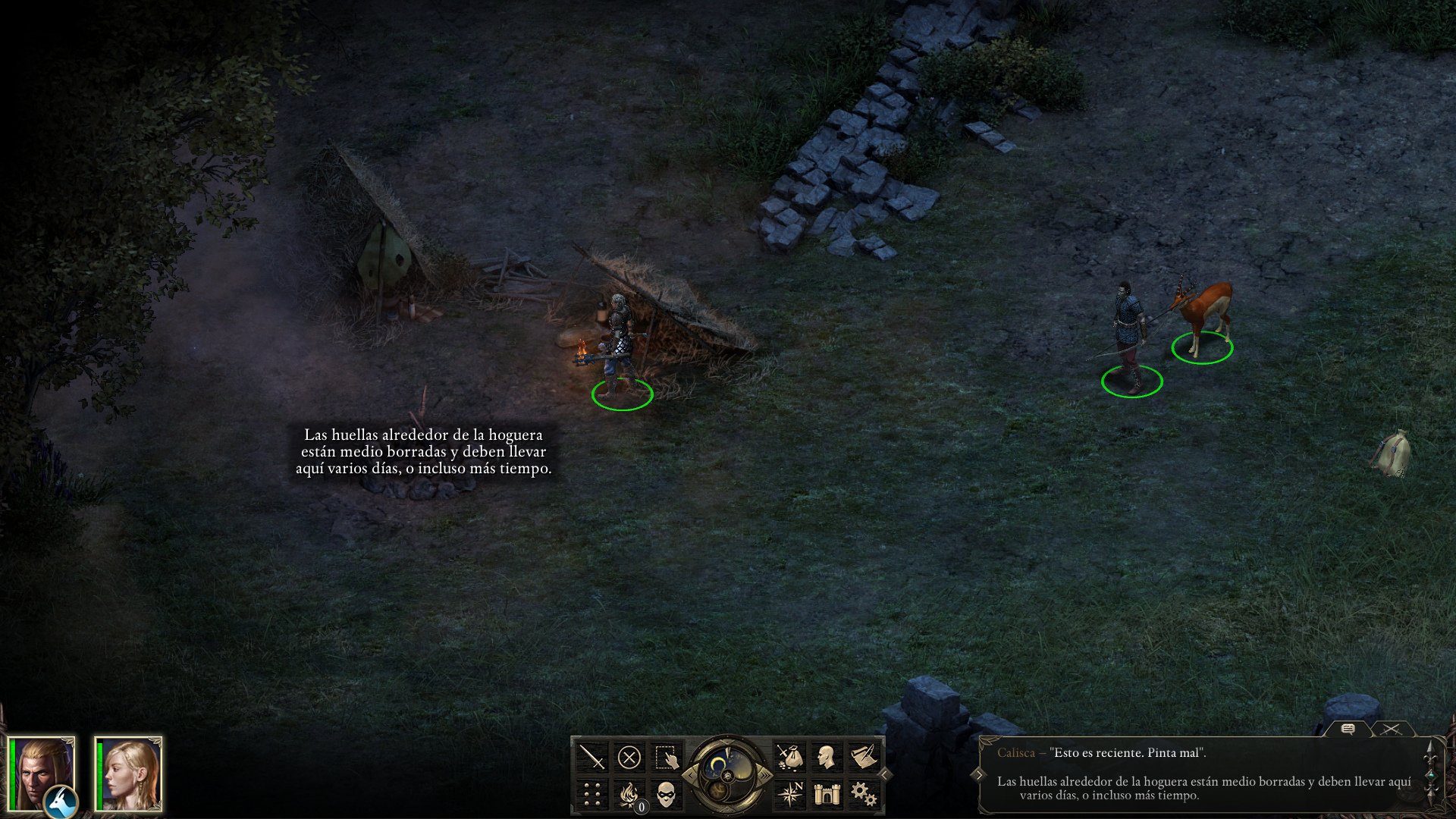This screenshot has width=1456, height=819.
Task: Open the inventory bag icon
Action: (792, 756)
